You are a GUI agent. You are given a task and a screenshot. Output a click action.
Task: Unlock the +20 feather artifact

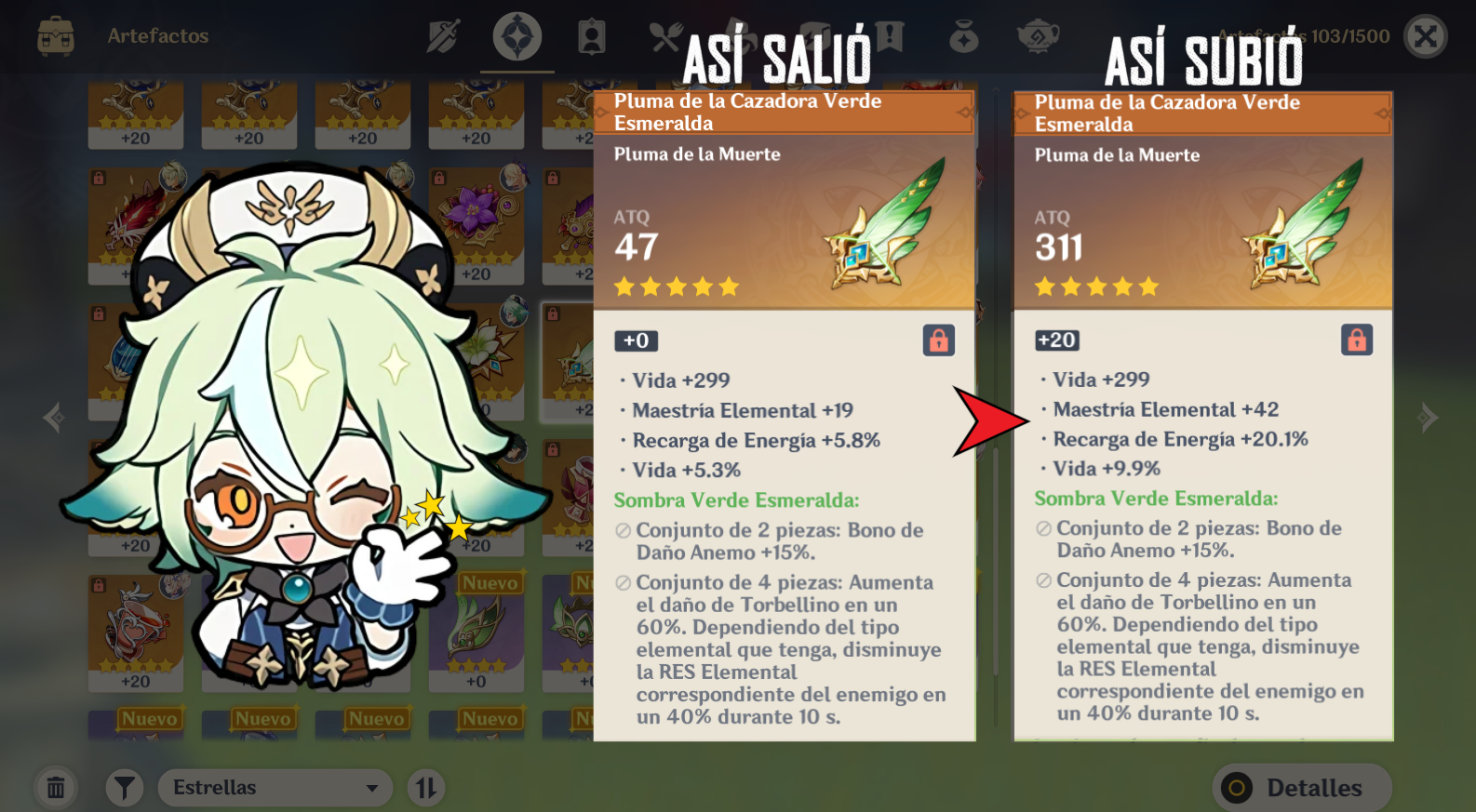pyautogui.click(x=1358, y=339)
